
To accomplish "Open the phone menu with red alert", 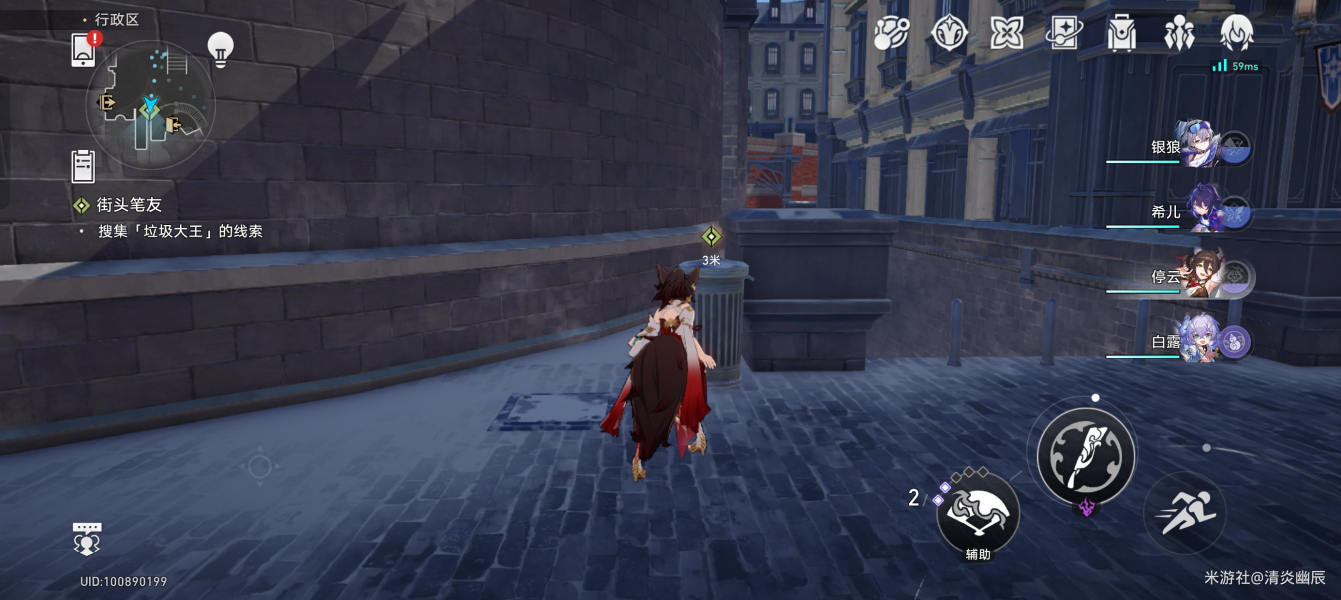I will [x=84, y=49].
